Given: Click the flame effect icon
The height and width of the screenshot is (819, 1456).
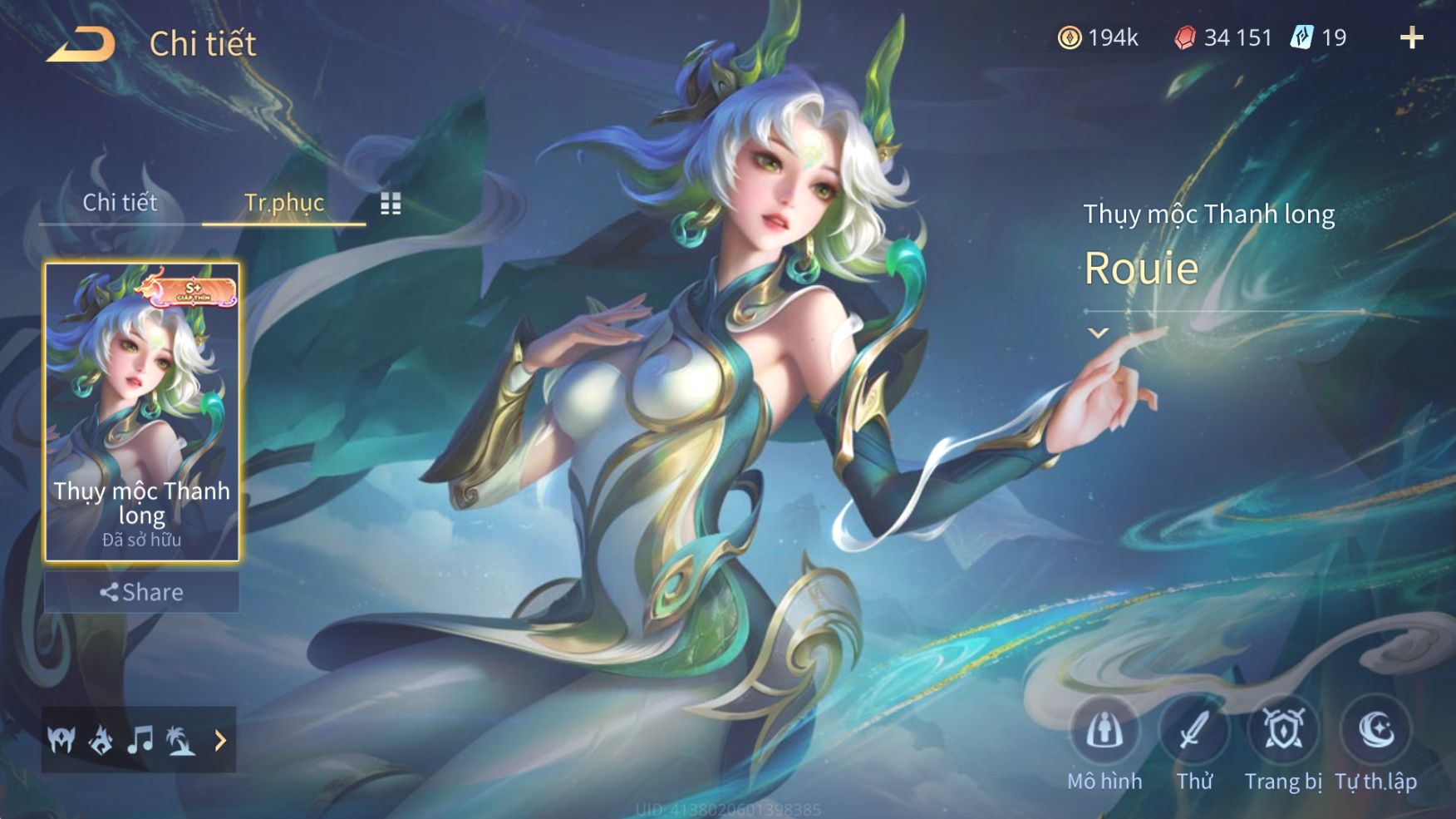Looking at the screenshot, I should [101, 739].
